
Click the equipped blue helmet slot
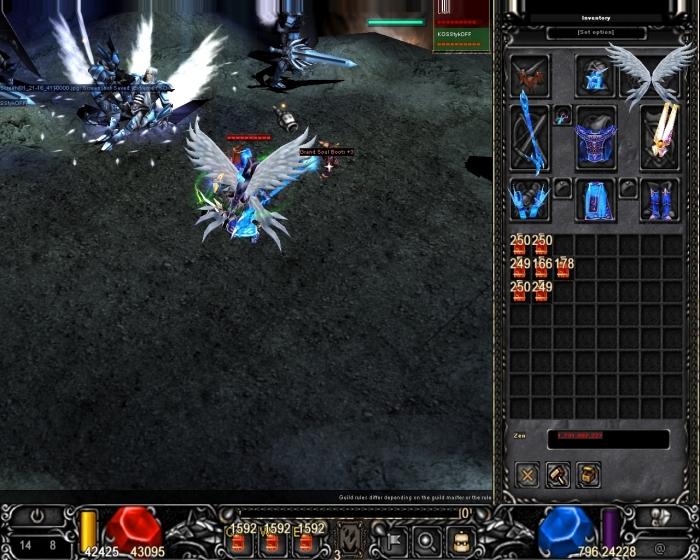pos(595,76)
